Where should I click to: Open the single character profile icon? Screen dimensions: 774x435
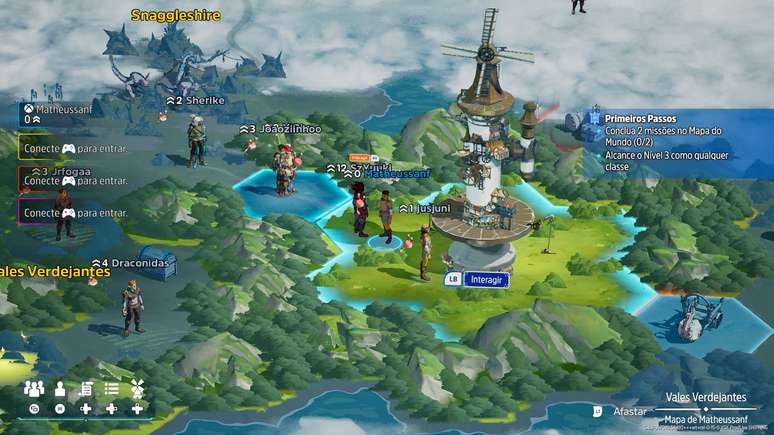(60, 388)
